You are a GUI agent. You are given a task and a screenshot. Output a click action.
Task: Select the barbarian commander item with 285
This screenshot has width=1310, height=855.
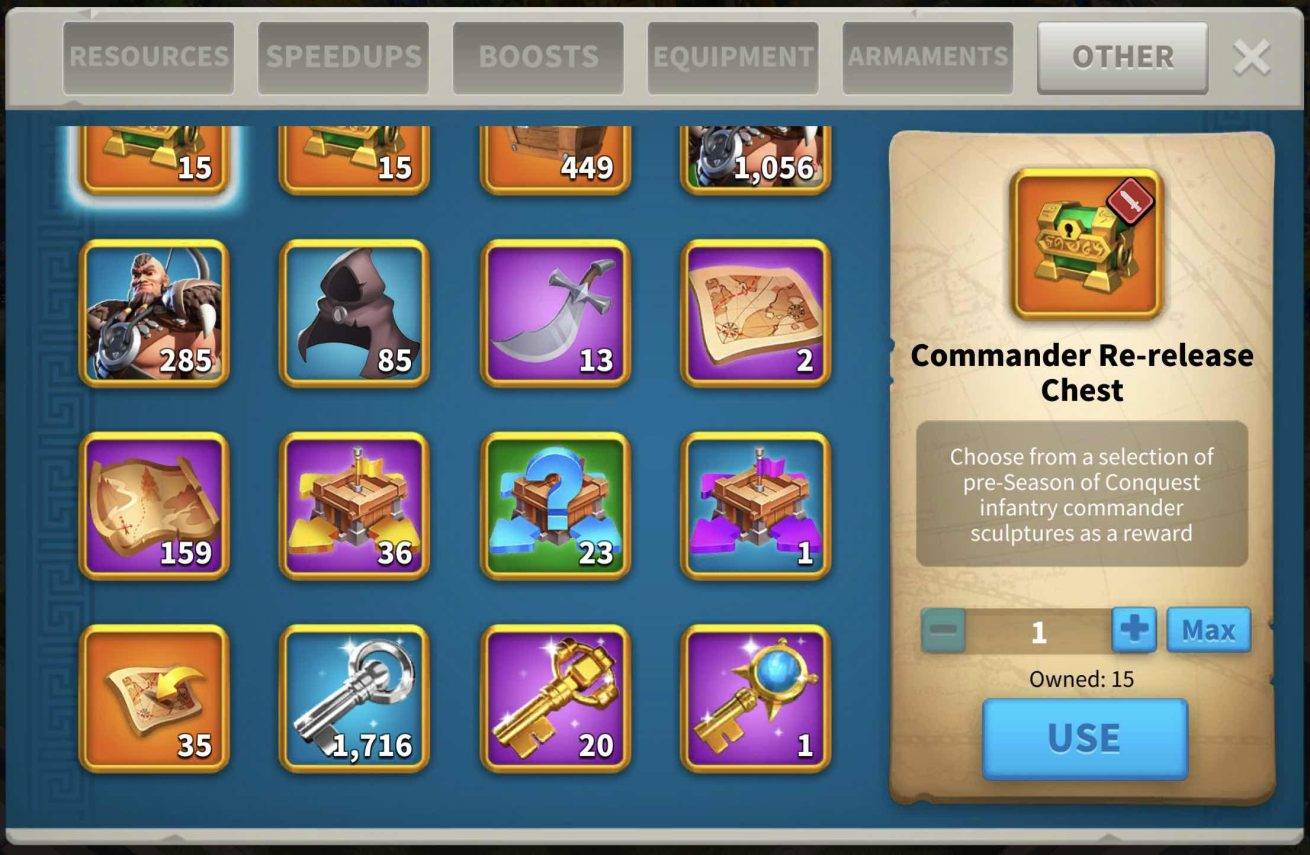[155, 313]
